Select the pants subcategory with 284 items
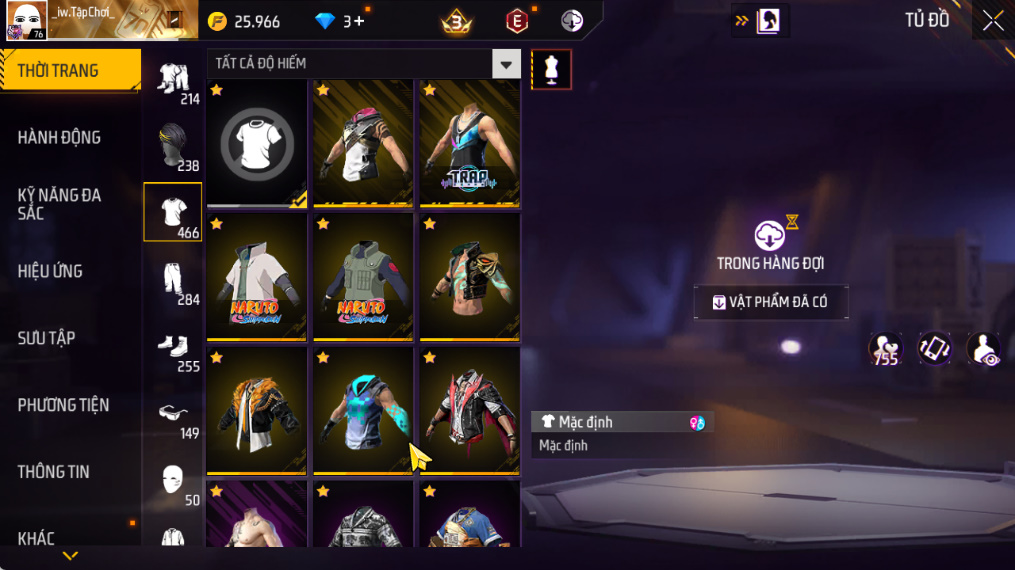 pyautogui.click(x=173, y=279)
